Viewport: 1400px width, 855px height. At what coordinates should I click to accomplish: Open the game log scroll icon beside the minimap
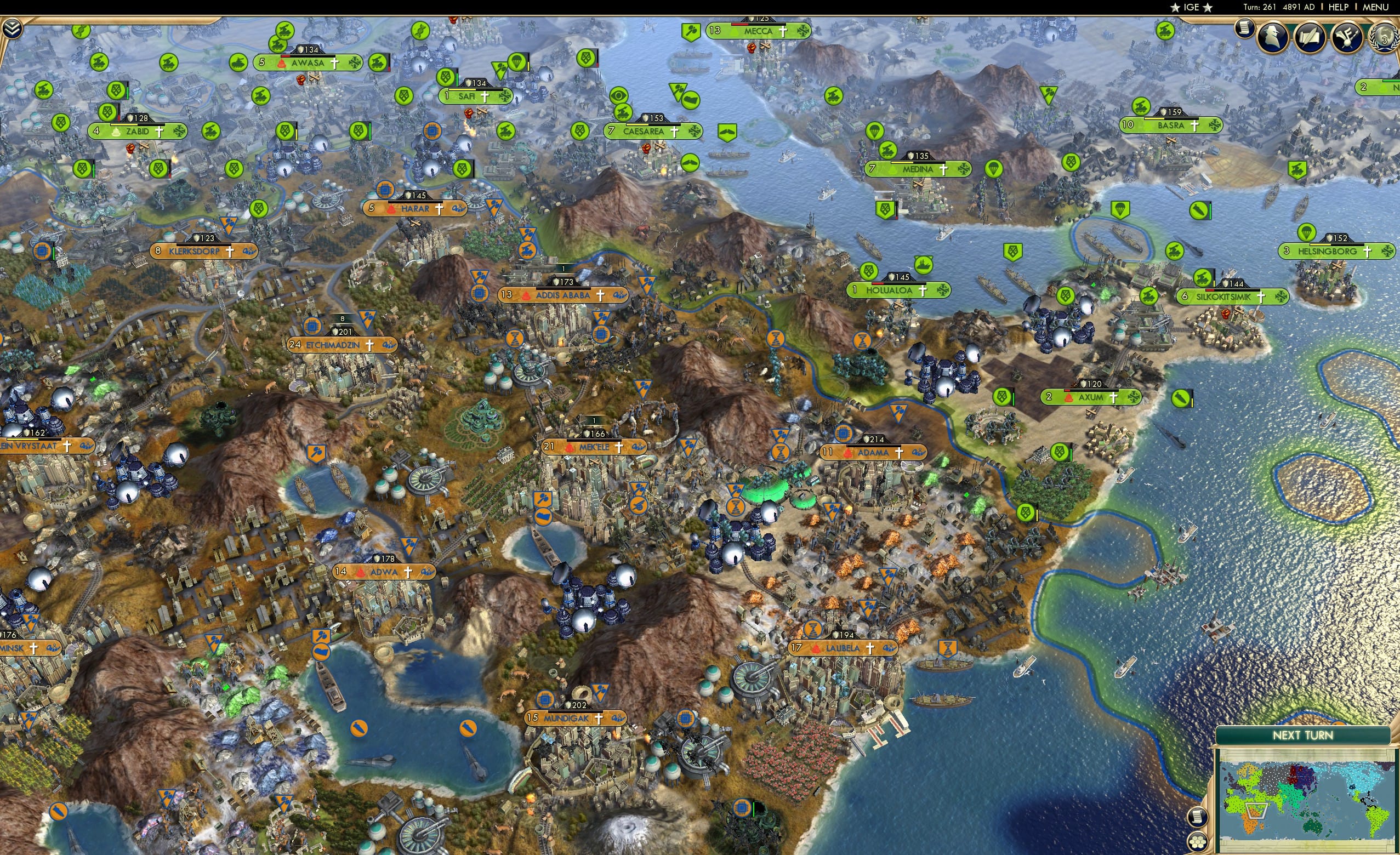(1198, 817)
